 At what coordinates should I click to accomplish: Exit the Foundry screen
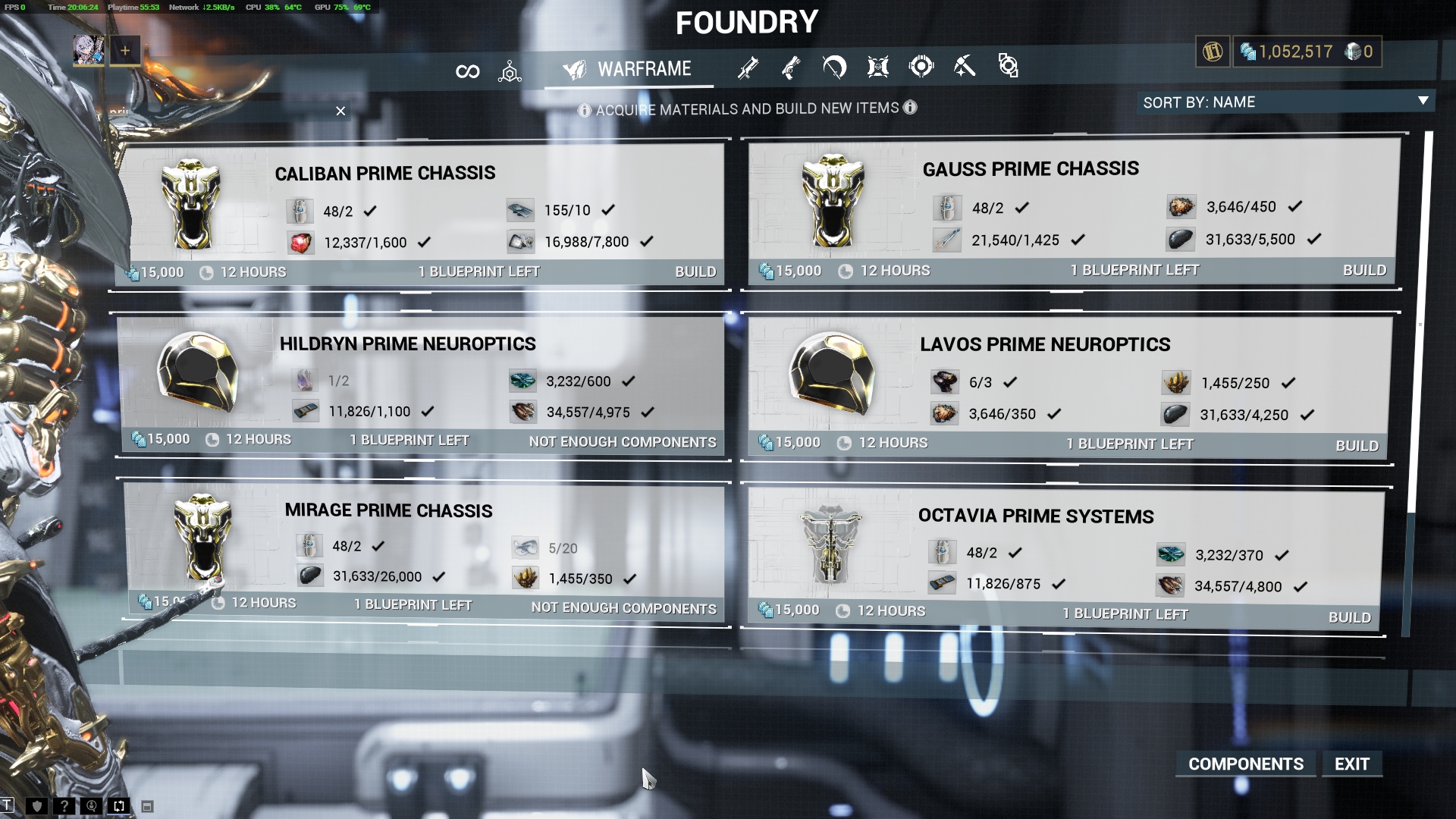[x=1351, y=764]
